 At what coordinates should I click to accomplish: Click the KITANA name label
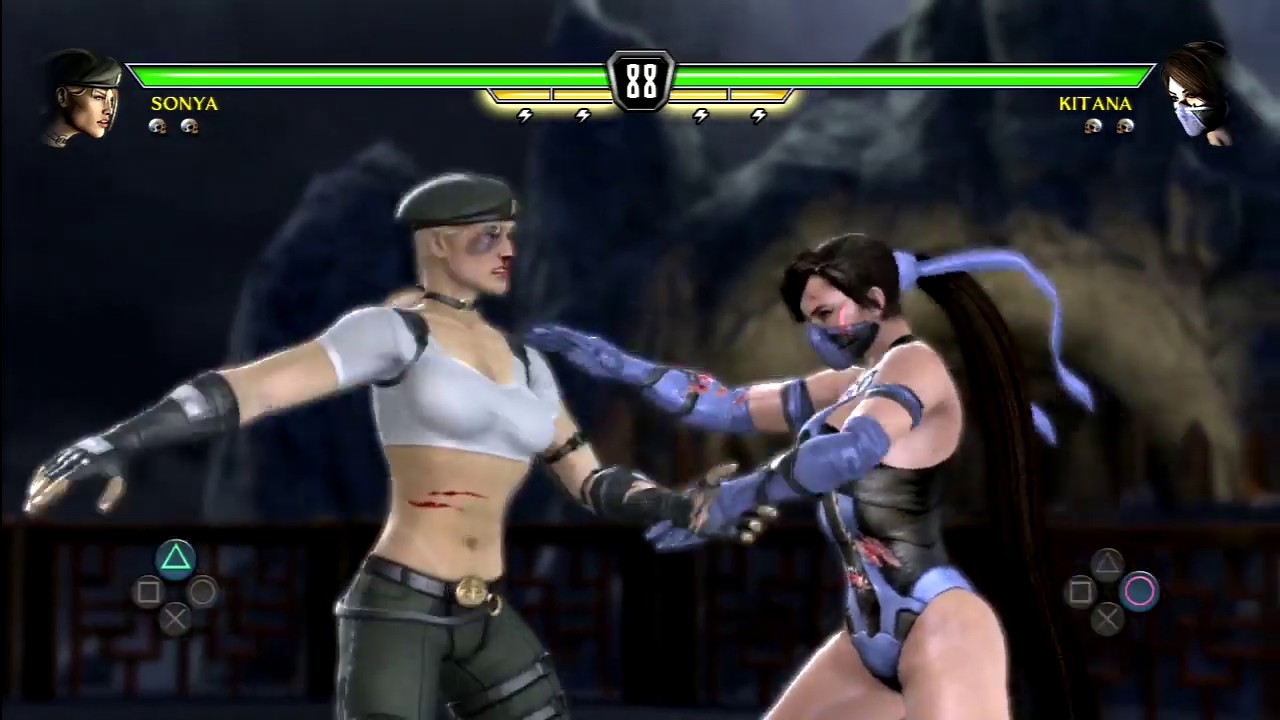pos(1095,103)
